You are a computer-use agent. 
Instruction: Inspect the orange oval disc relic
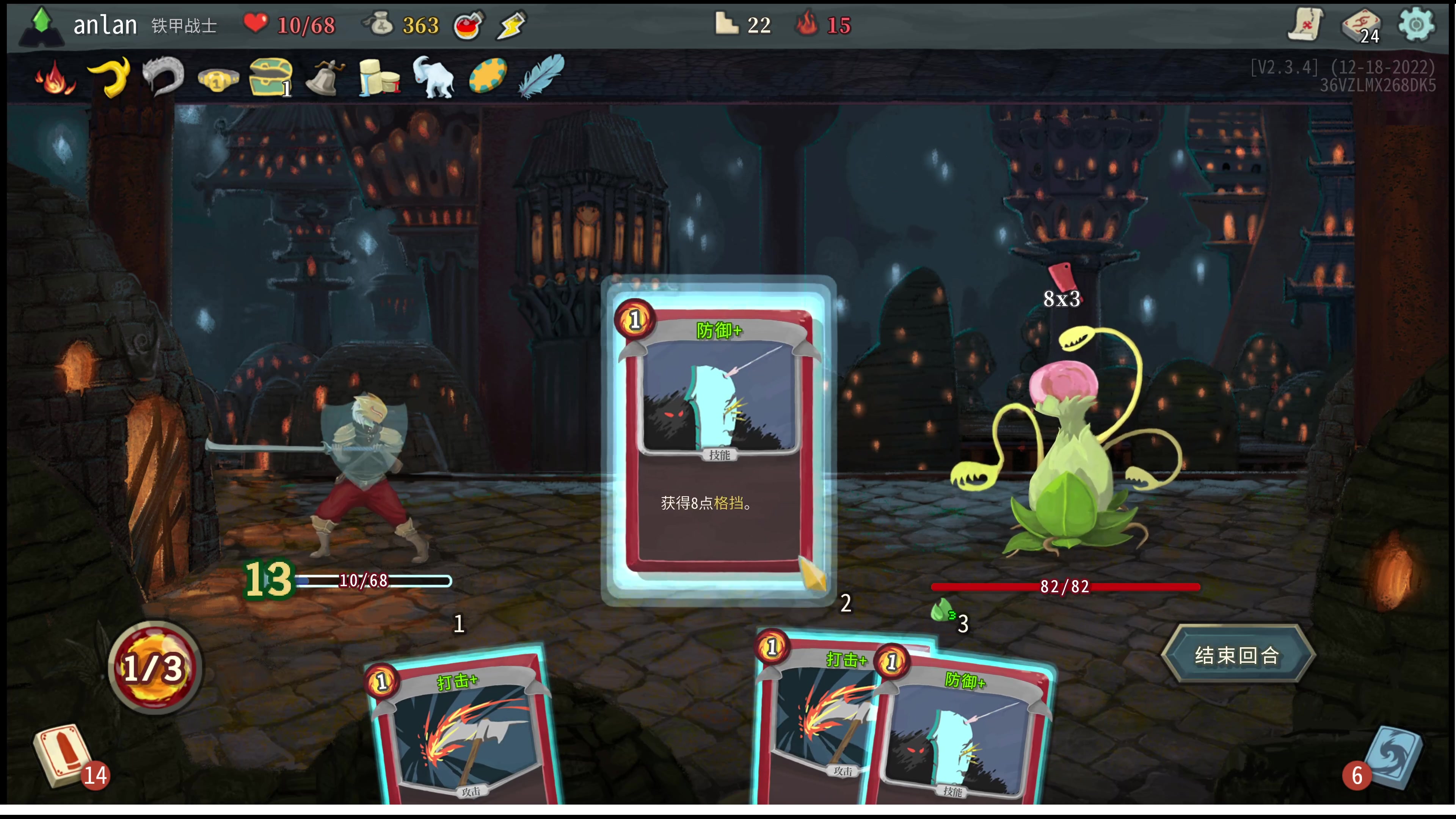487,76
